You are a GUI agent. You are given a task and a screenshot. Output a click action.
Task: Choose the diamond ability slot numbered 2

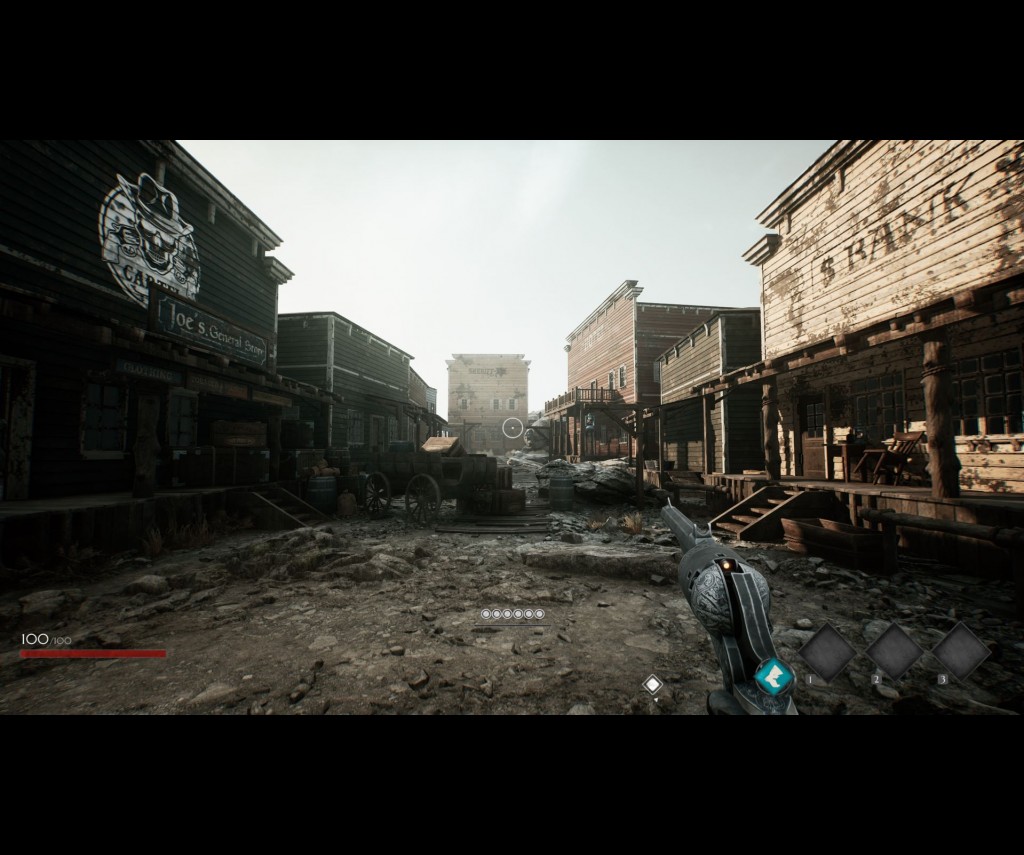tap(894, 652)
